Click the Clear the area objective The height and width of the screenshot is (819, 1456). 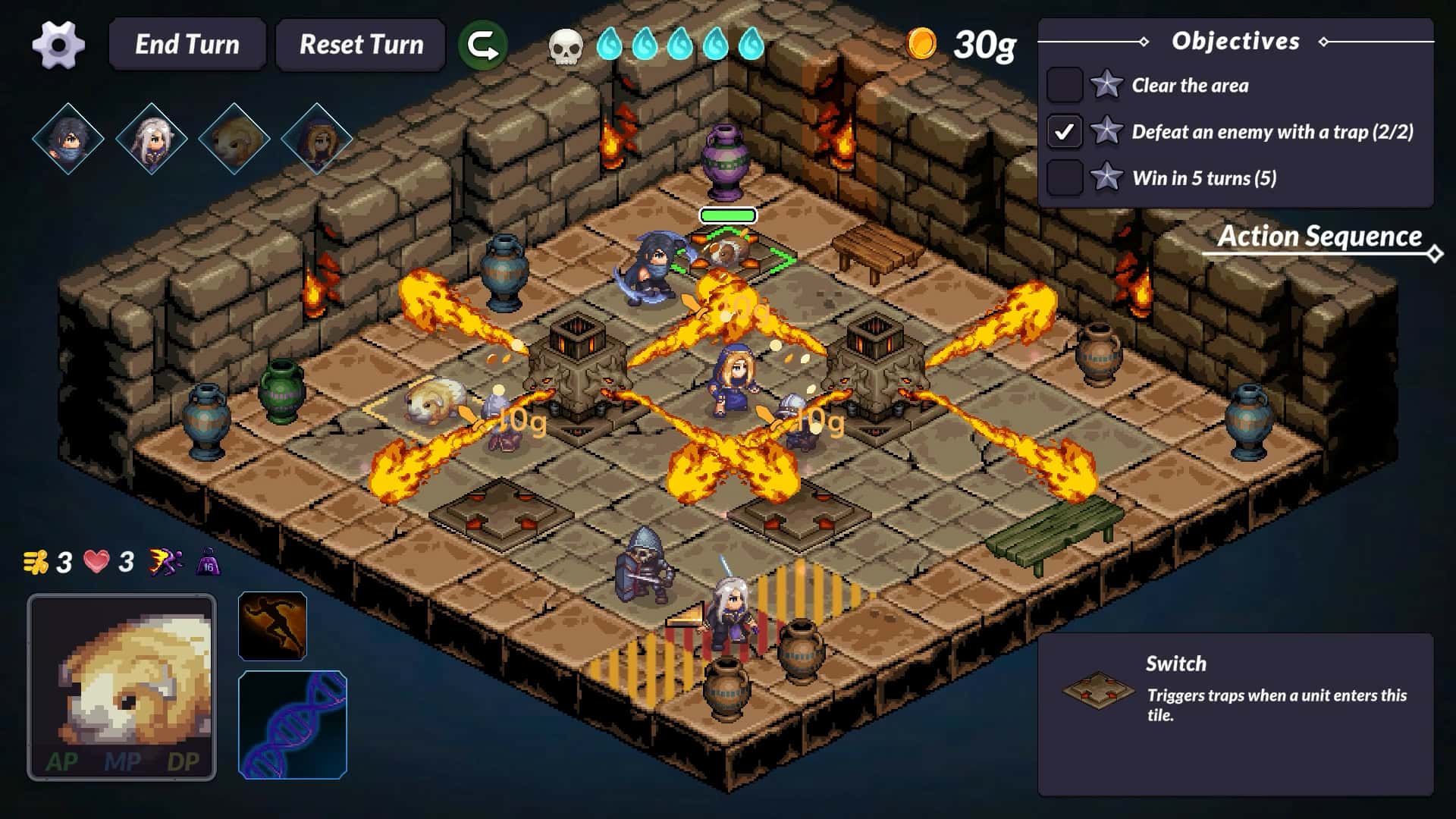pyautogui.click(x=1189, y=86)
